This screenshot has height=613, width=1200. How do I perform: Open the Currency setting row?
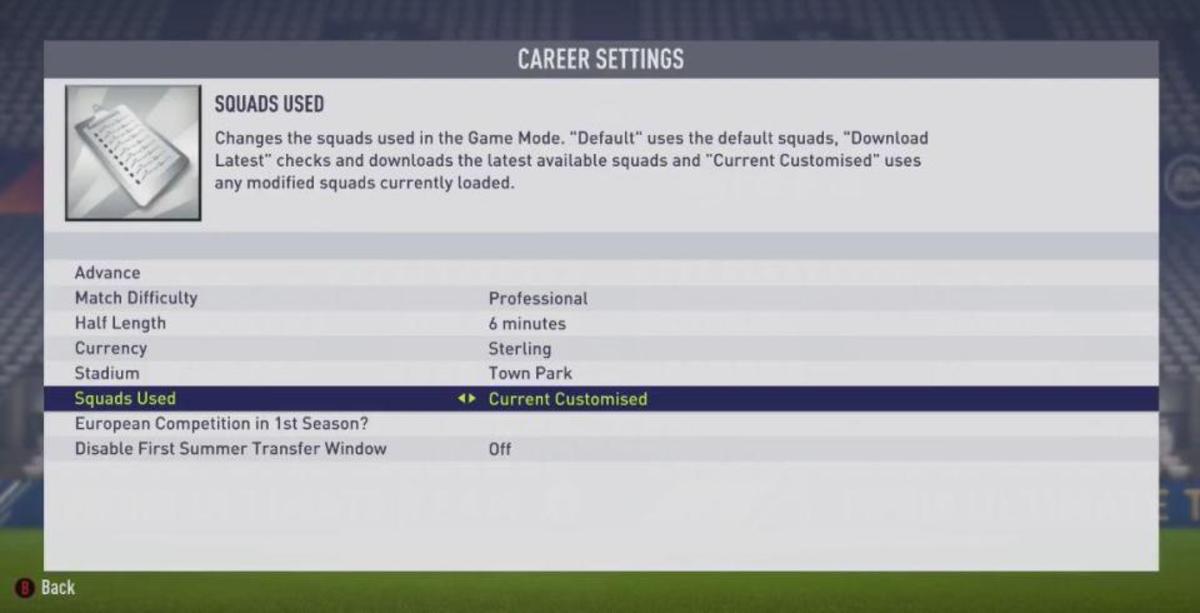tap(111, 348)
